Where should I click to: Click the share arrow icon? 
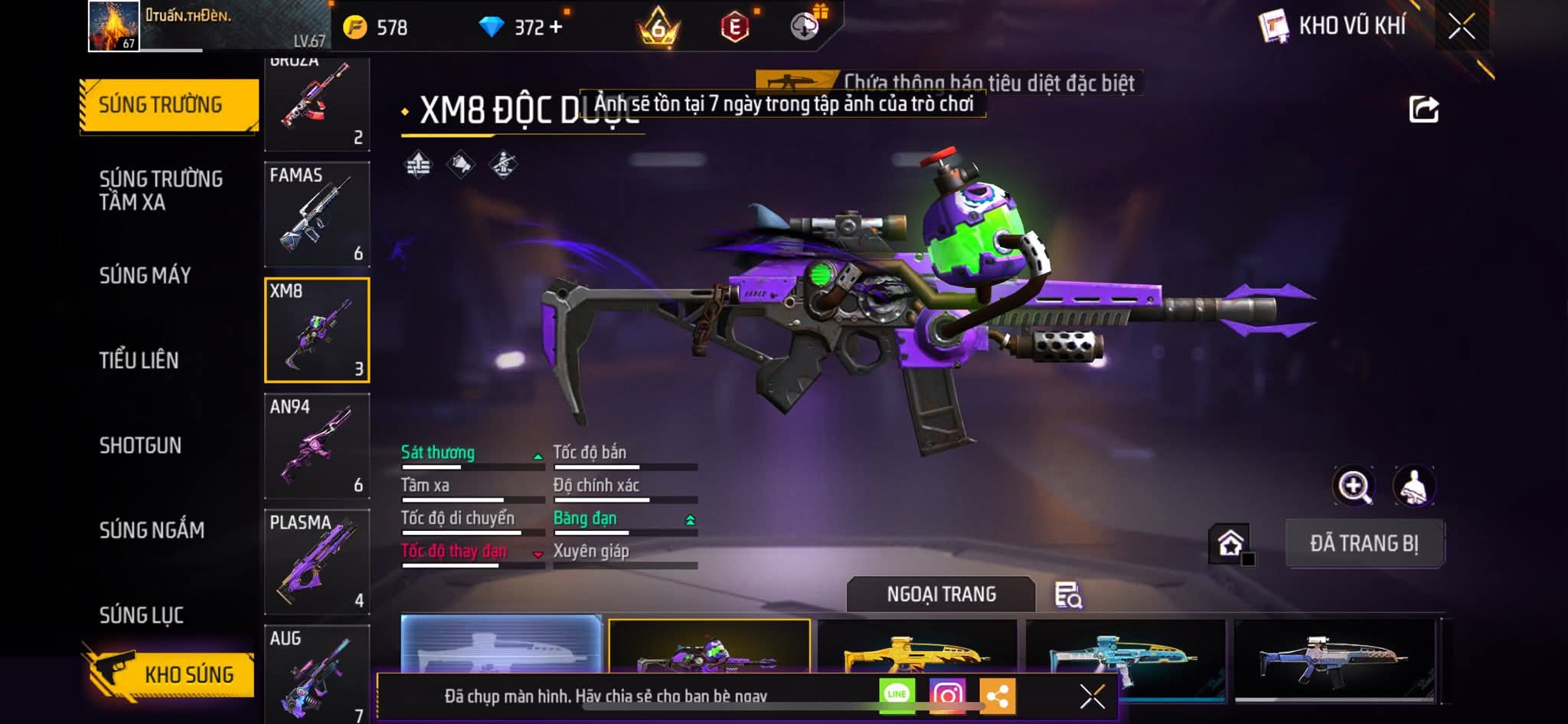(x=1424, y=110)
